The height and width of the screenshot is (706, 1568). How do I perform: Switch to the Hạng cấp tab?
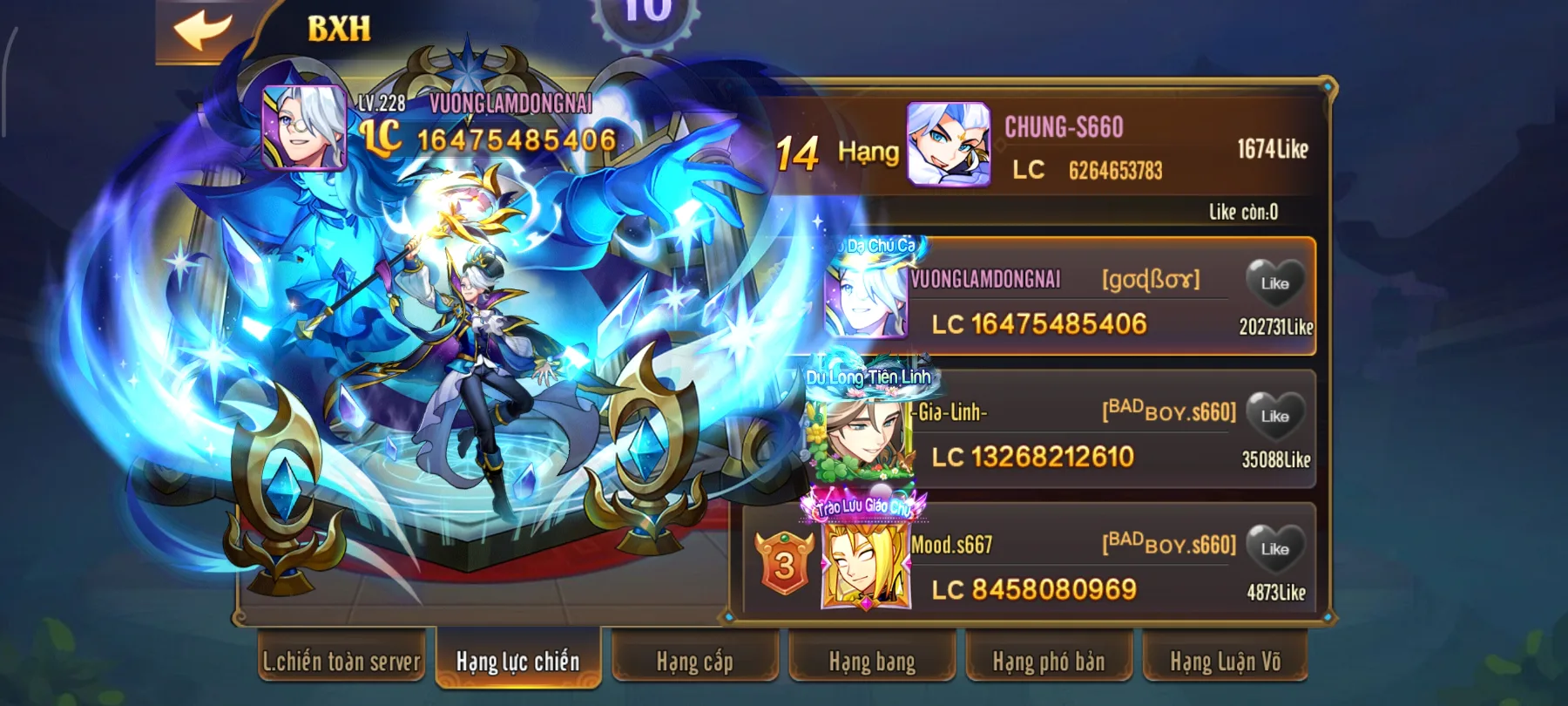tap(694, 662)
